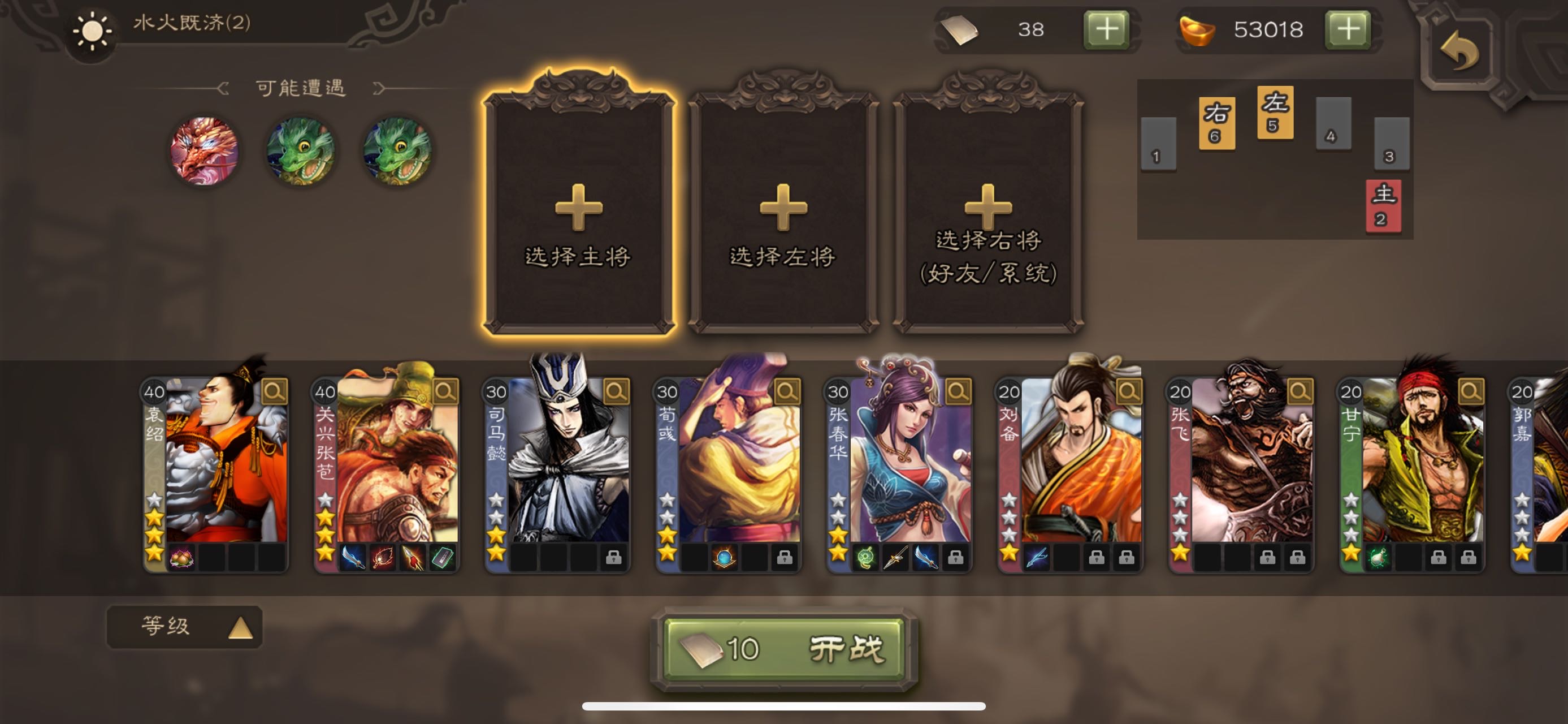This screenshot has width=1568, height=724.
Task: Start the battle with 开战 button
Action: pyautogui.click(x=784, y=649)
